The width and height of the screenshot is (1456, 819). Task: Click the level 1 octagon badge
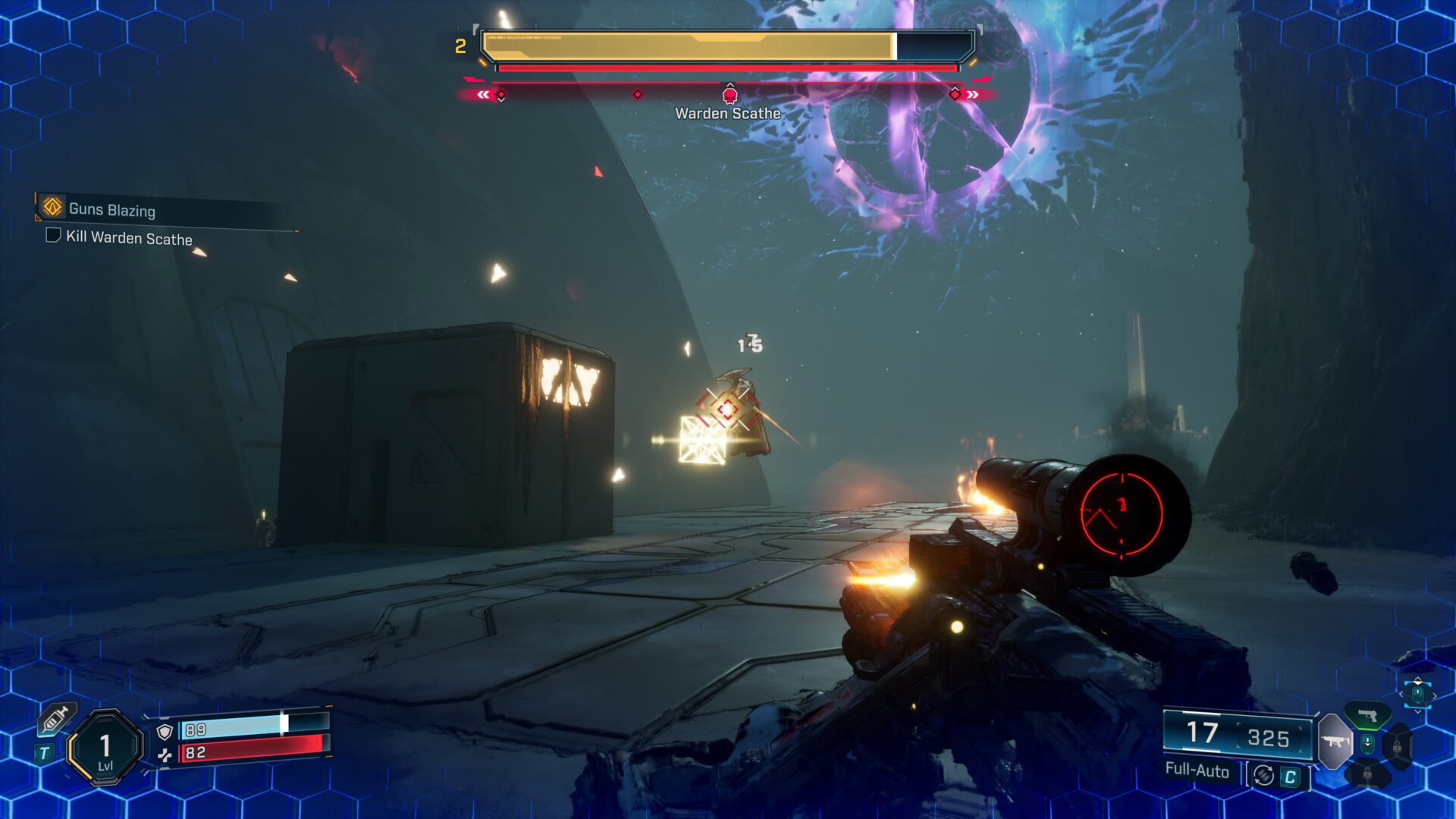click(x=105, y=748)
